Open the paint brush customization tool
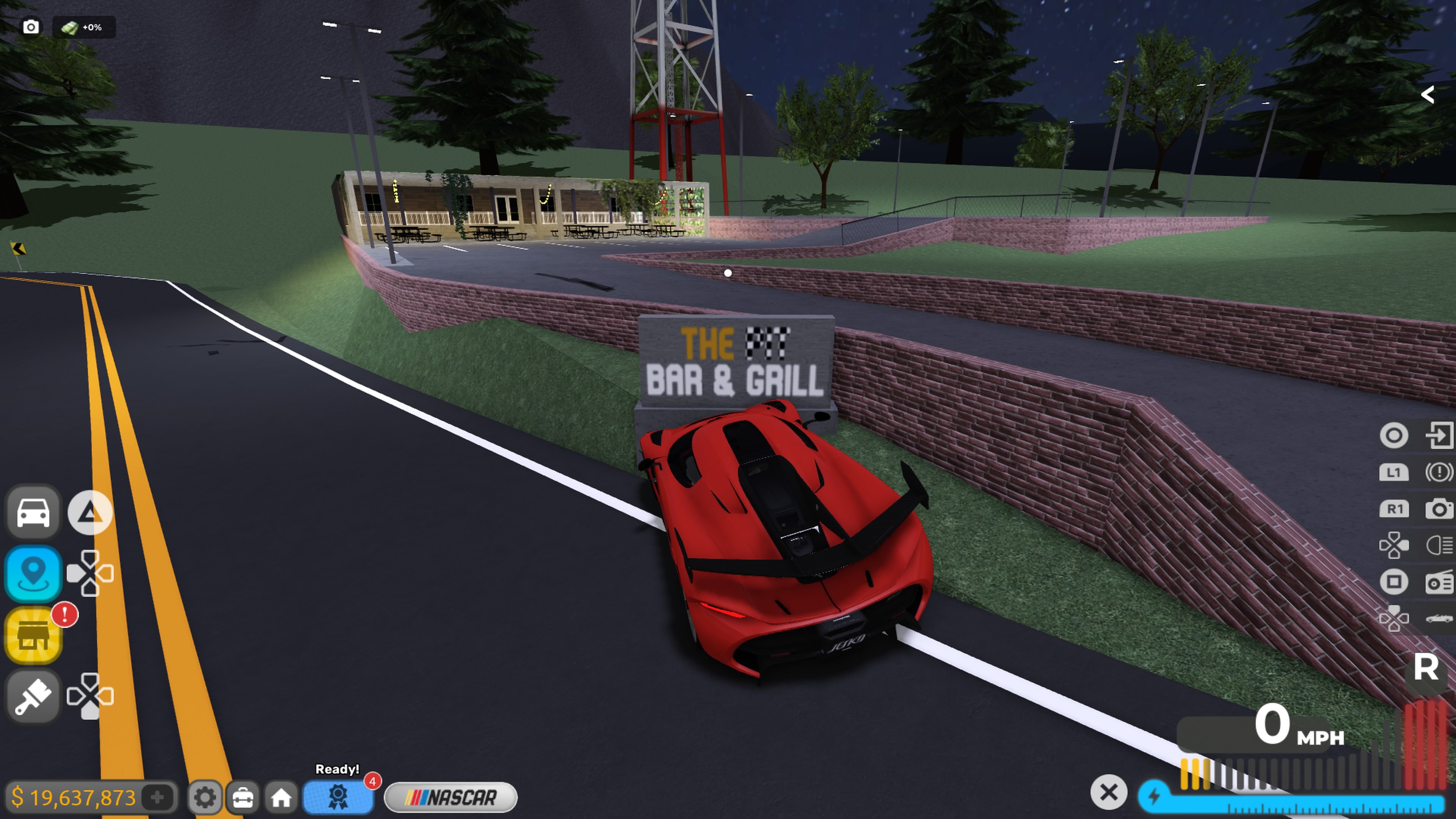1456x819 pixels. pyautogui.click(x=33, y=696)
